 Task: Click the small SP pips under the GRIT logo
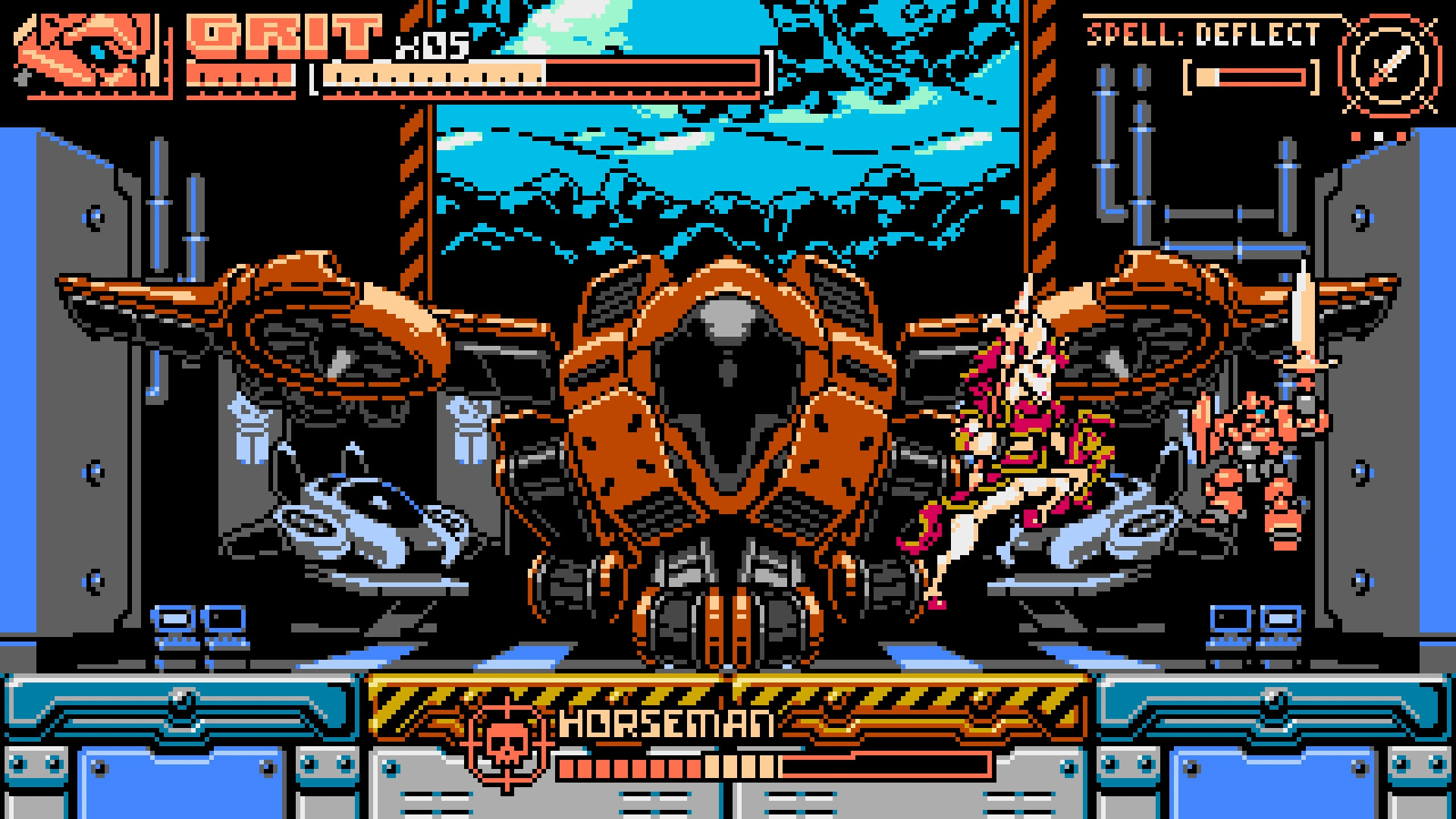point(243,76)
